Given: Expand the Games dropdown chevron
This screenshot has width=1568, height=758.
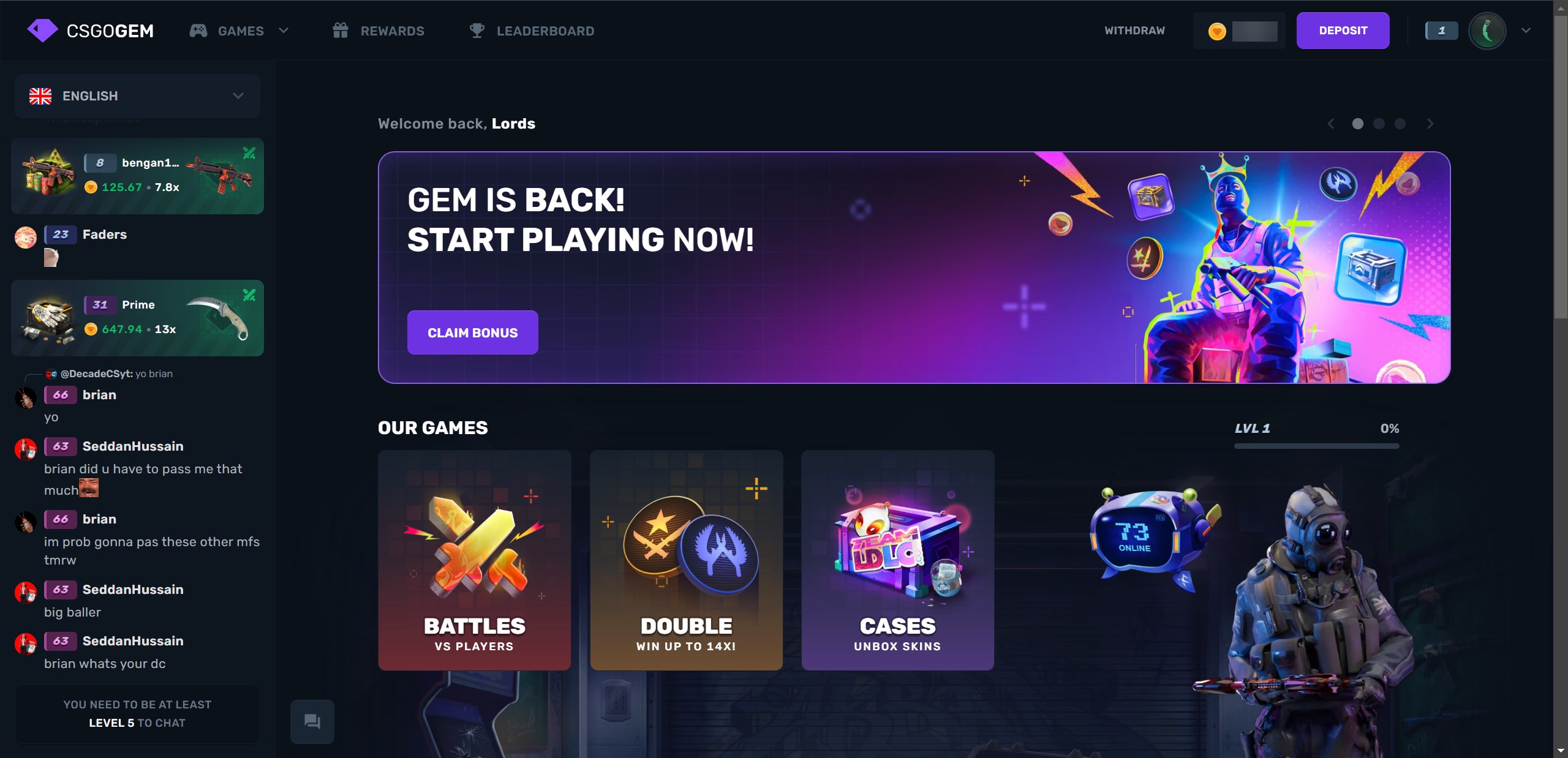Looking at the screenshot, I should [x=284, y=31].
